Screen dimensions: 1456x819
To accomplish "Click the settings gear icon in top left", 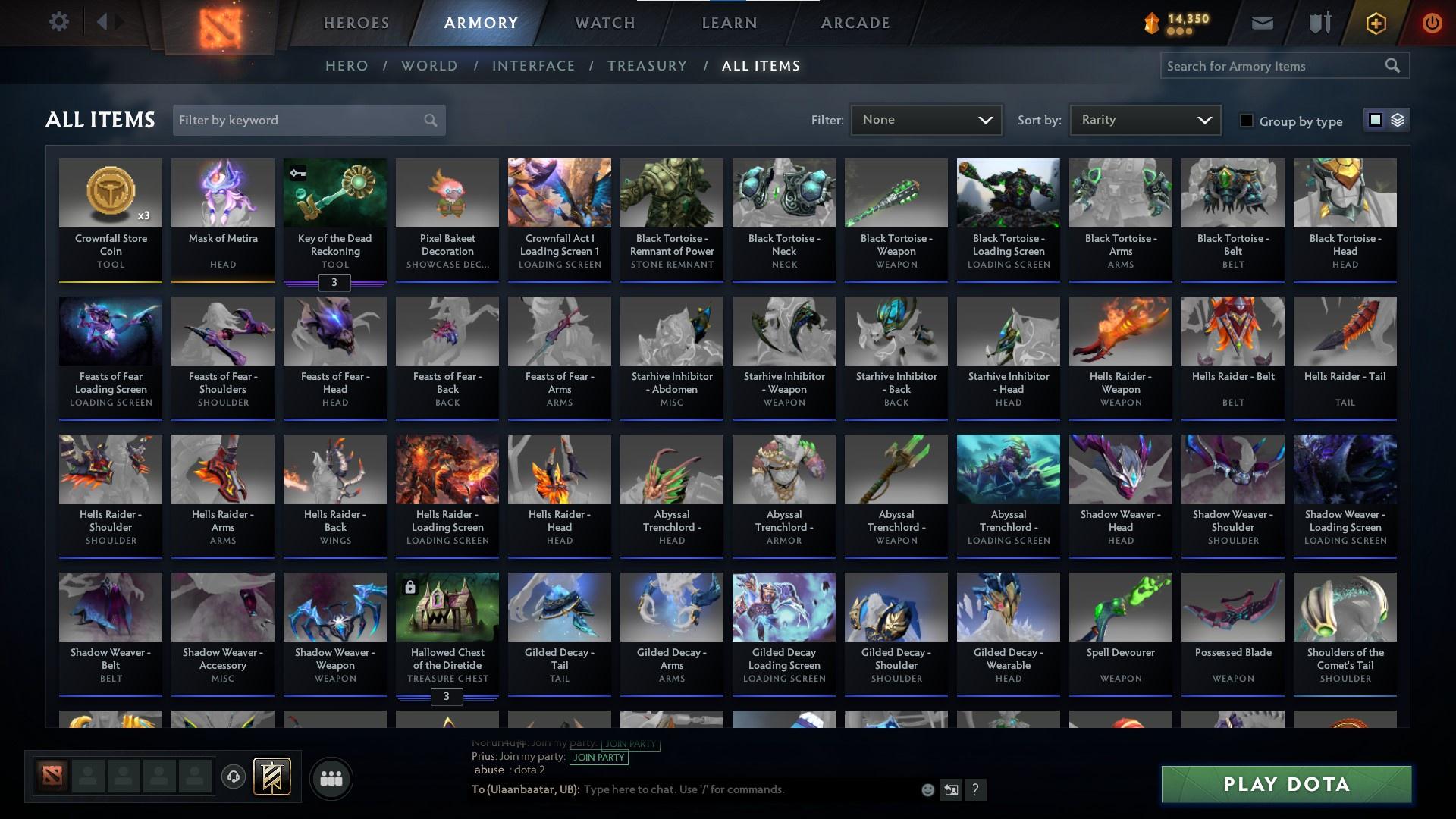I will (59, 22).
